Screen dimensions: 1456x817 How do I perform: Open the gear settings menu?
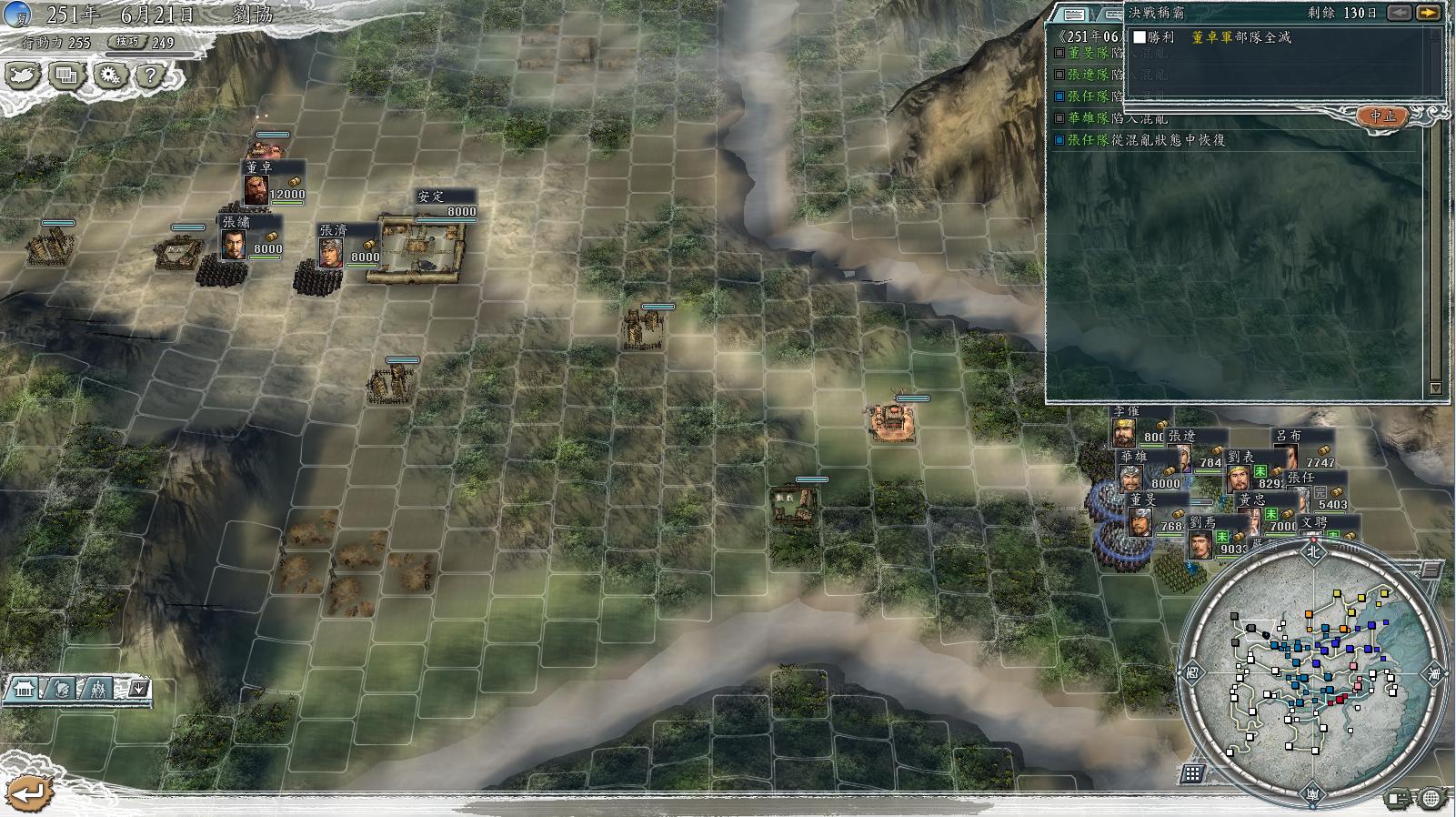(110, 76)
